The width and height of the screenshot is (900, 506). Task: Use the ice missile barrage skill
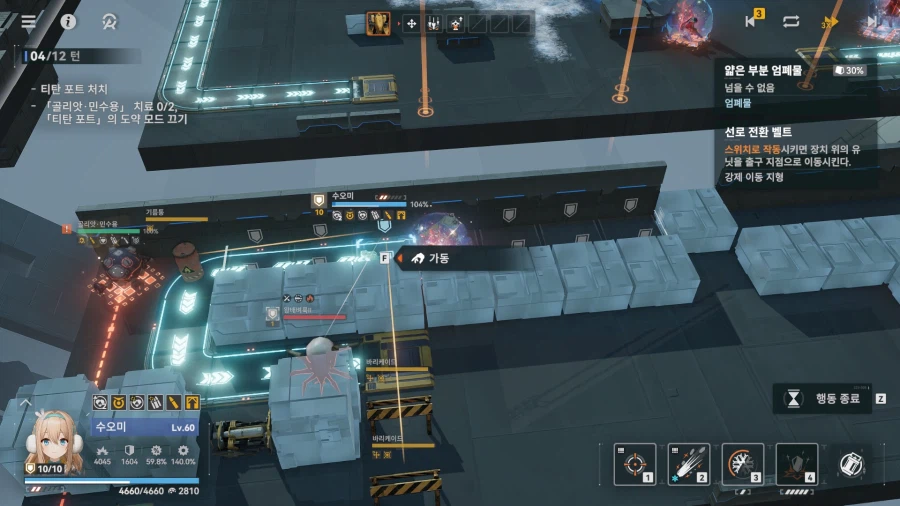click(688, 463)
